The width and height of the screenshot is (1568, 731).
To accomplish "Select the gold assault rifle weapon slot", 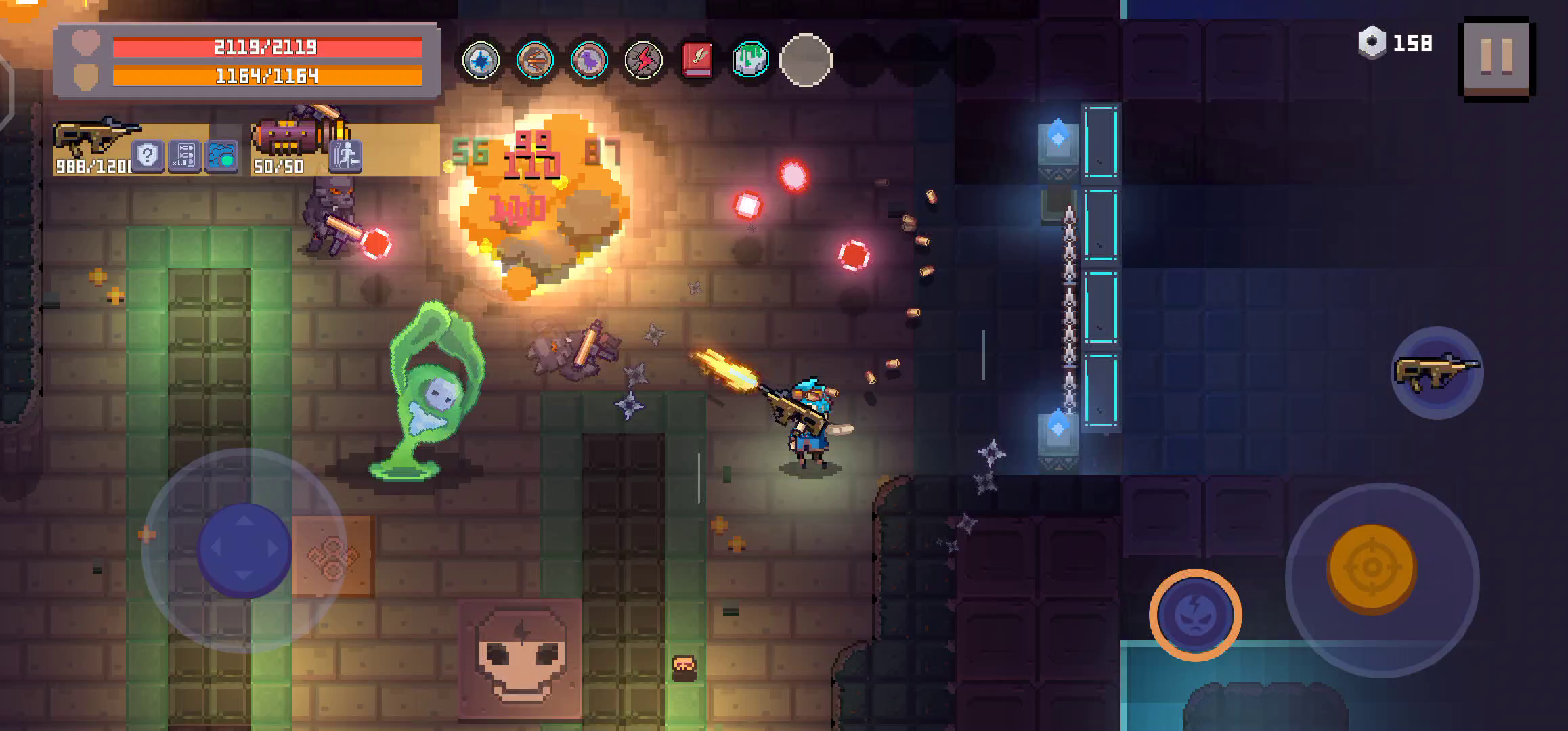I will tap(95, 139).
